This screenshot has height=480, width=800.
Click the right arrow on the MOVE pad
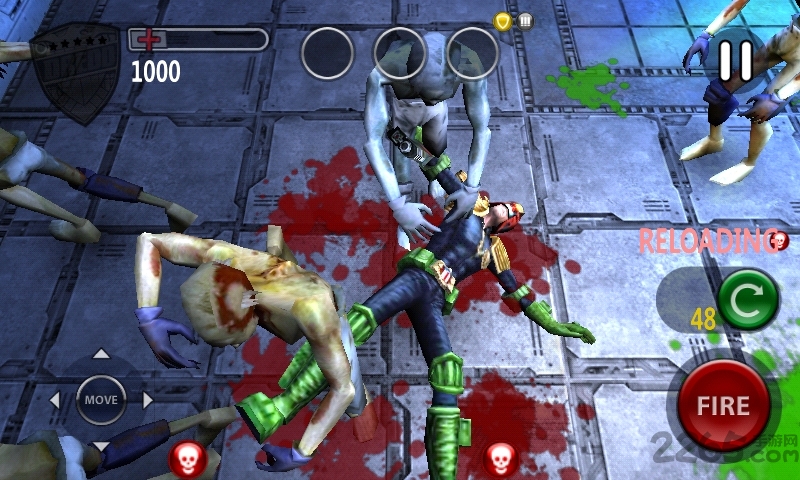pos(147,400)
